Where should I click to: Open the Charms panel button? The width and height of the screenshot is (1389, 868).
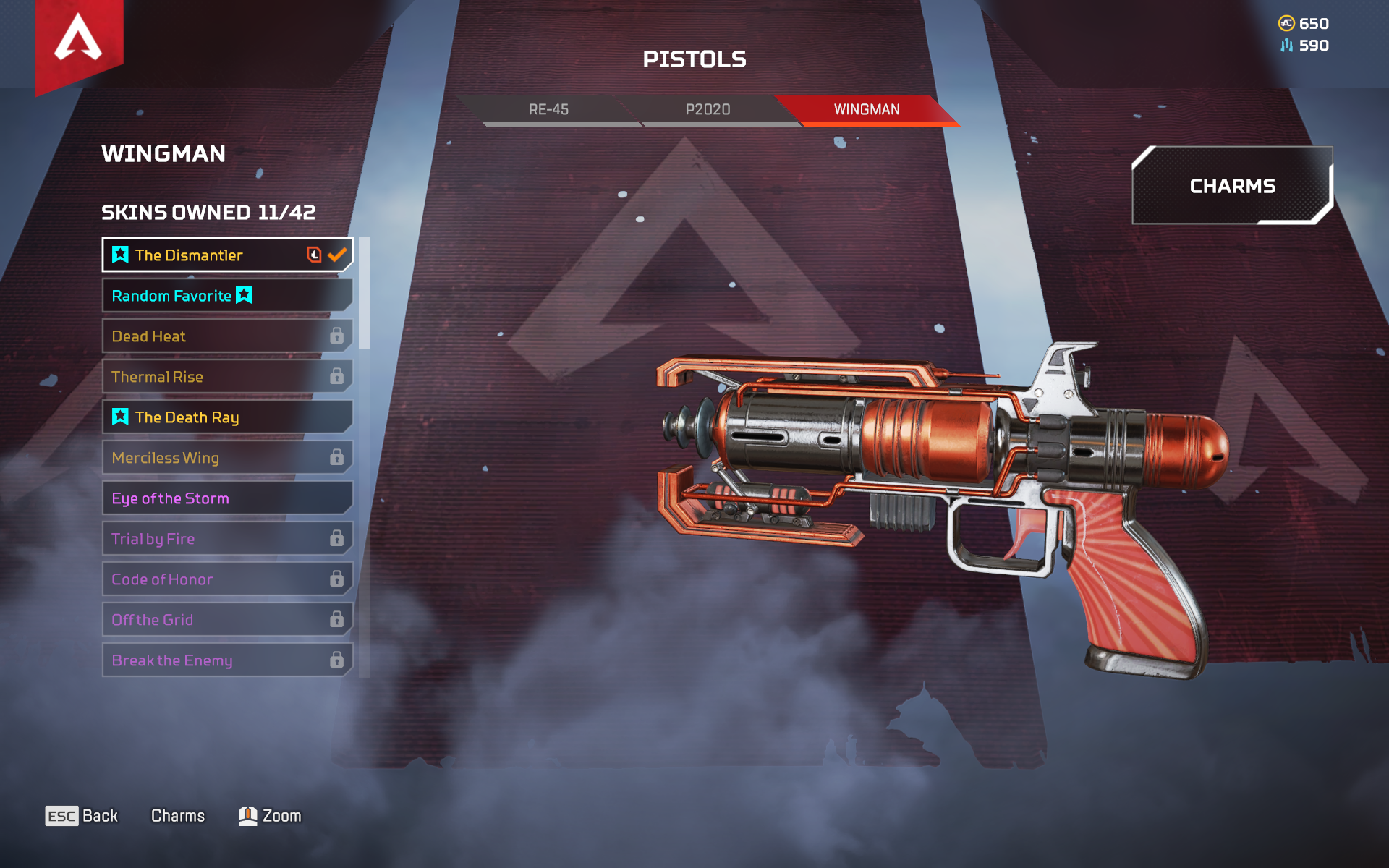1232,186
